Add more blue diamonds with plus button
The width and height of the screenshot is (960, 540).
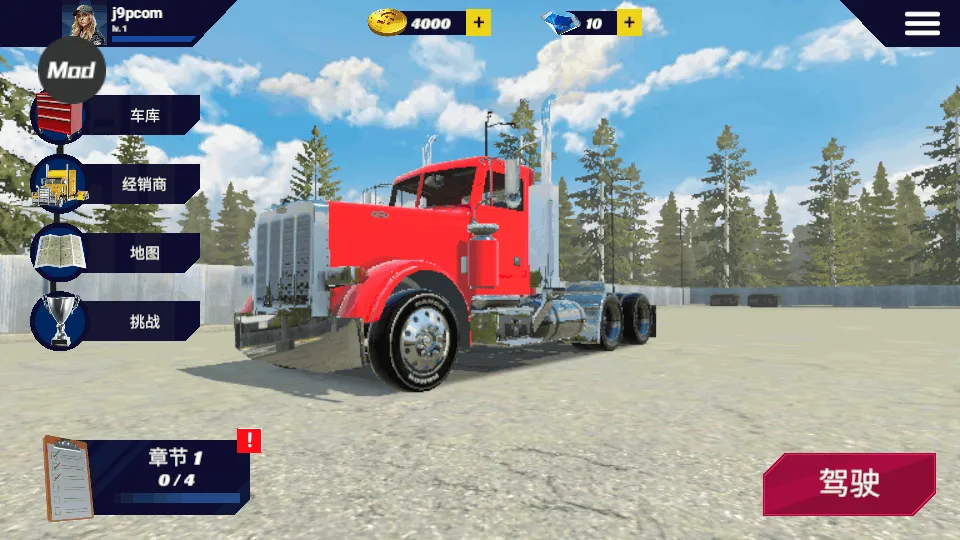629,22
